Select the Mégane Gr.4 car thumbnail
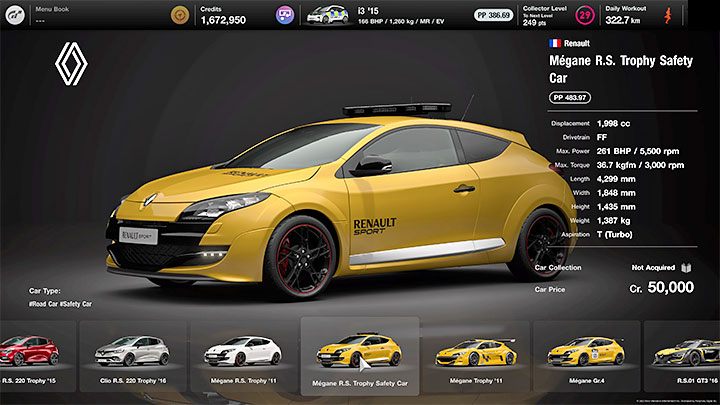Image resolution: width=720 pixels, height=405 pixels. coord(586,351)
